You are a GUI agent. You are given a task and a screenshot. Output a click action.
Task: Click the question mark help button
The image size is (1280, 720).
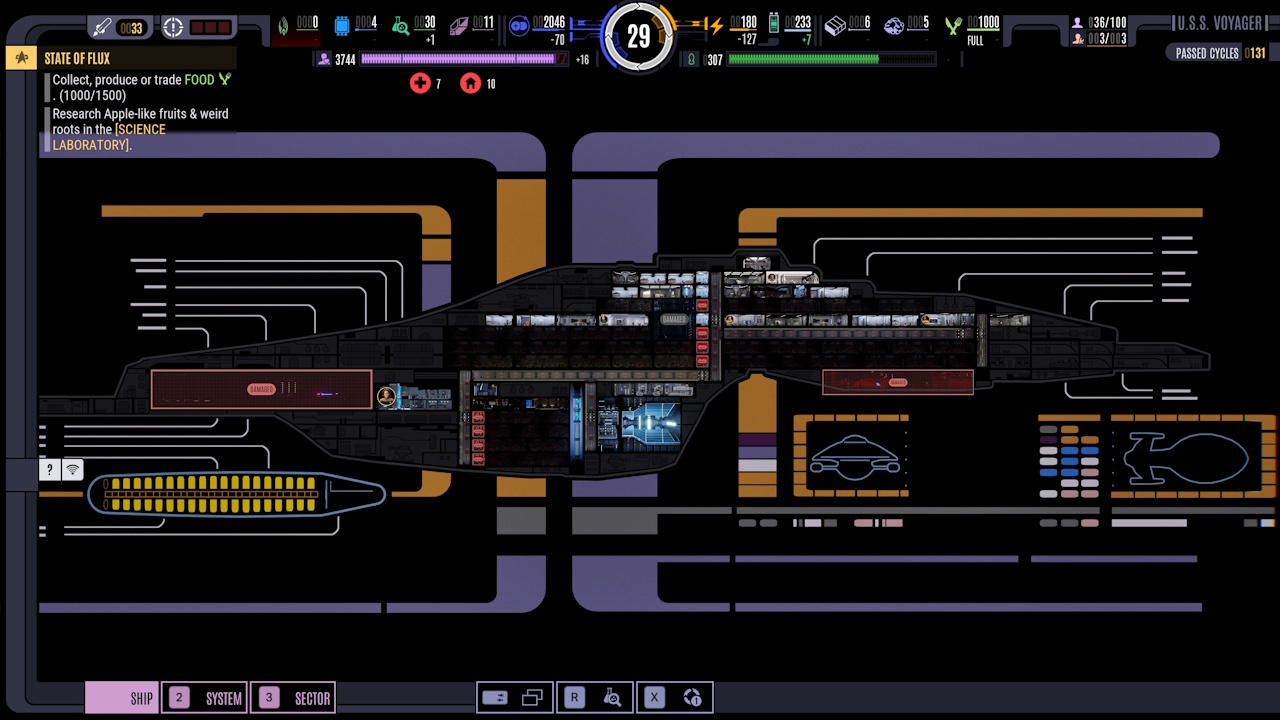(49, 469)
